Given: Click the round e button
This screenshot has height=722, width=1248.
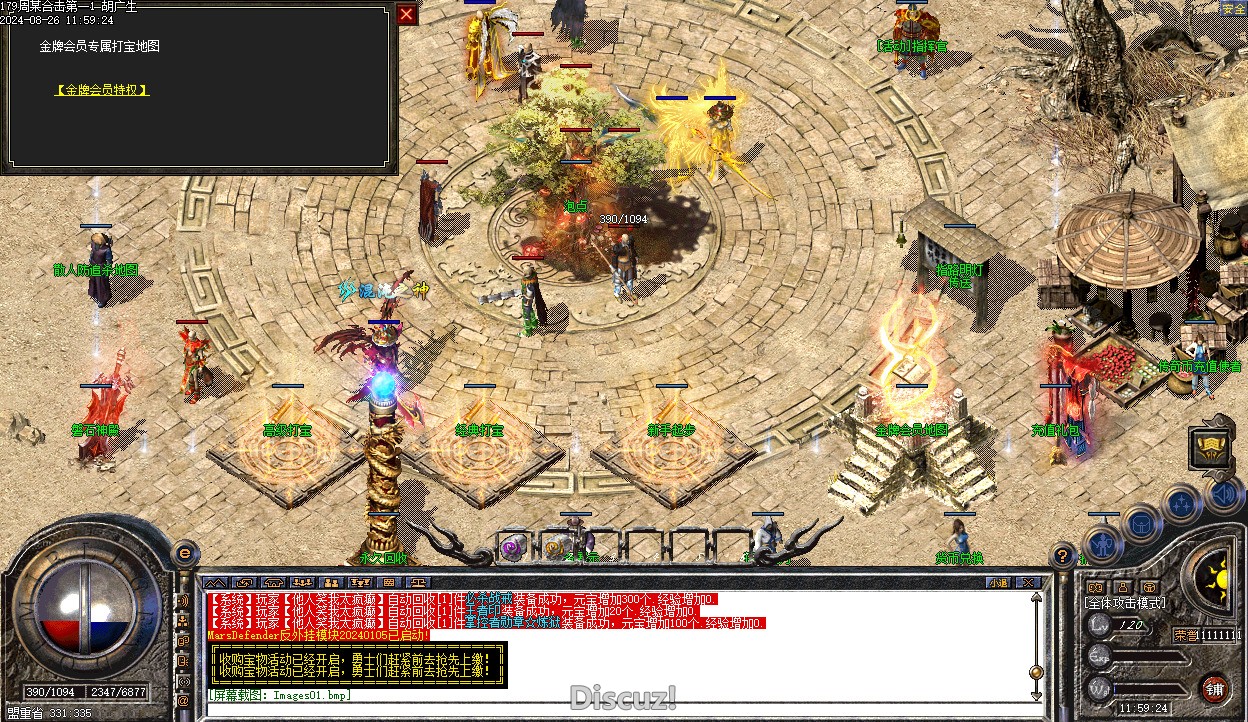Looking at the screenshot, I should coord(185,553).
